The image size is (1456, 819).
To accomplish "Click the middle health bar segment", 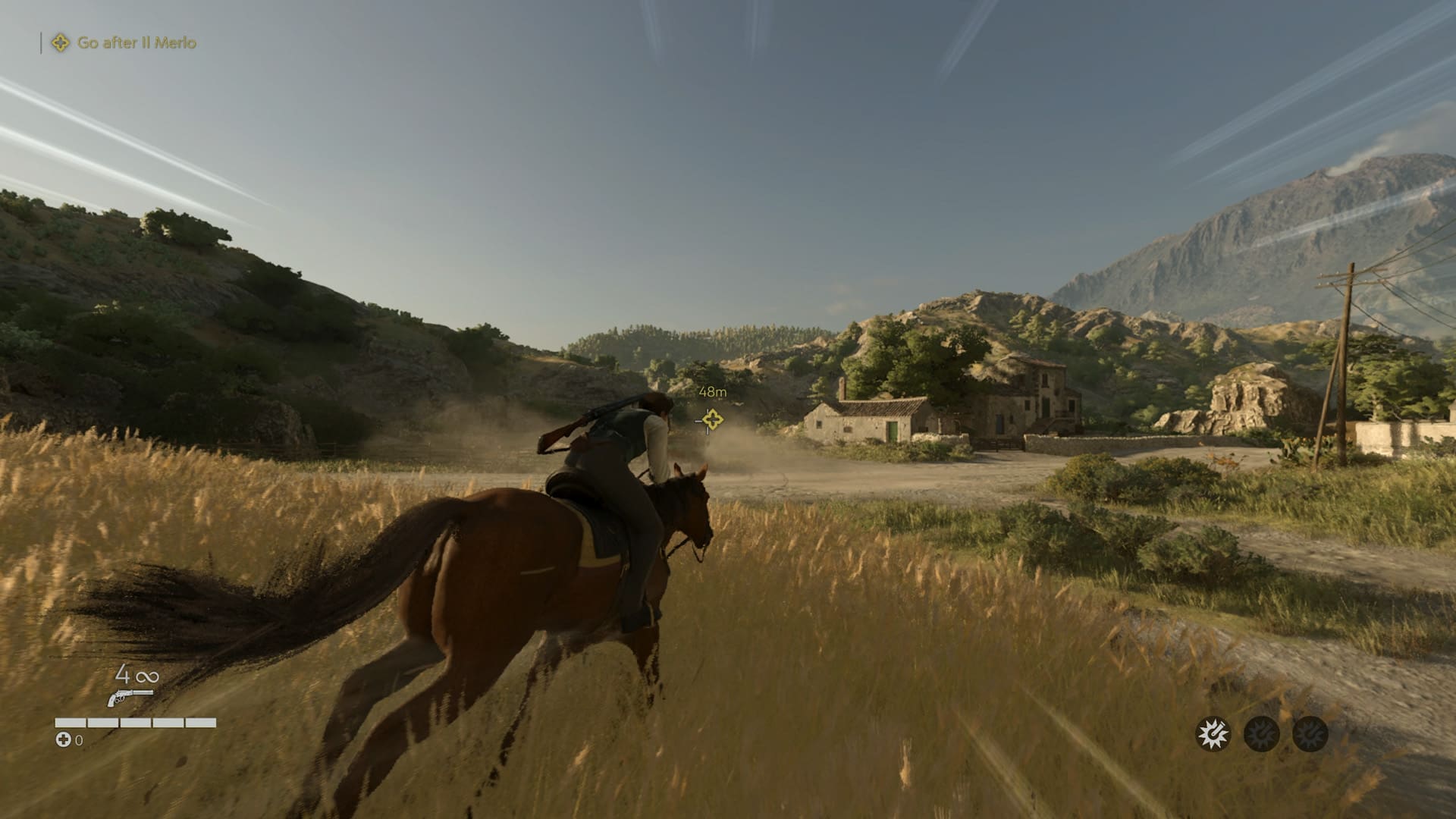I will click(x=136, y=722).
